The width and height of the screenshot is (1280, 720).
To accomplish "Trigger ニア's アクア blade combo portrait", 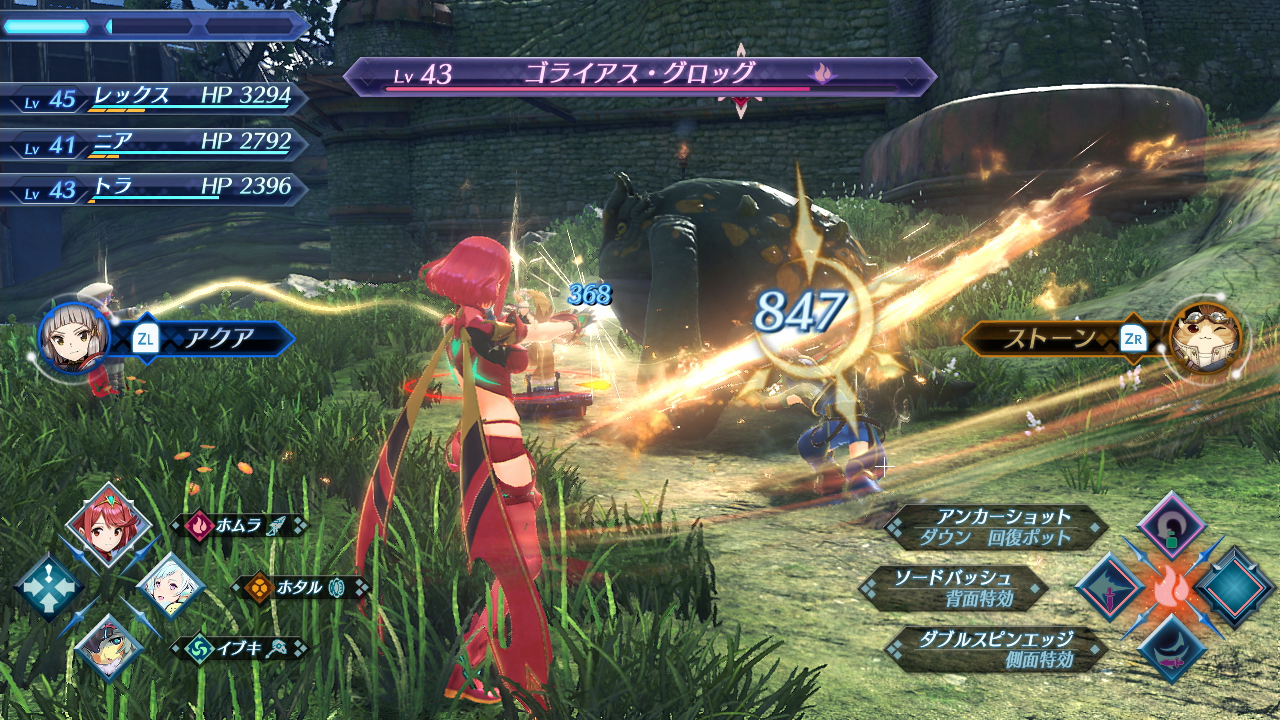I will [x=74, y=338].
